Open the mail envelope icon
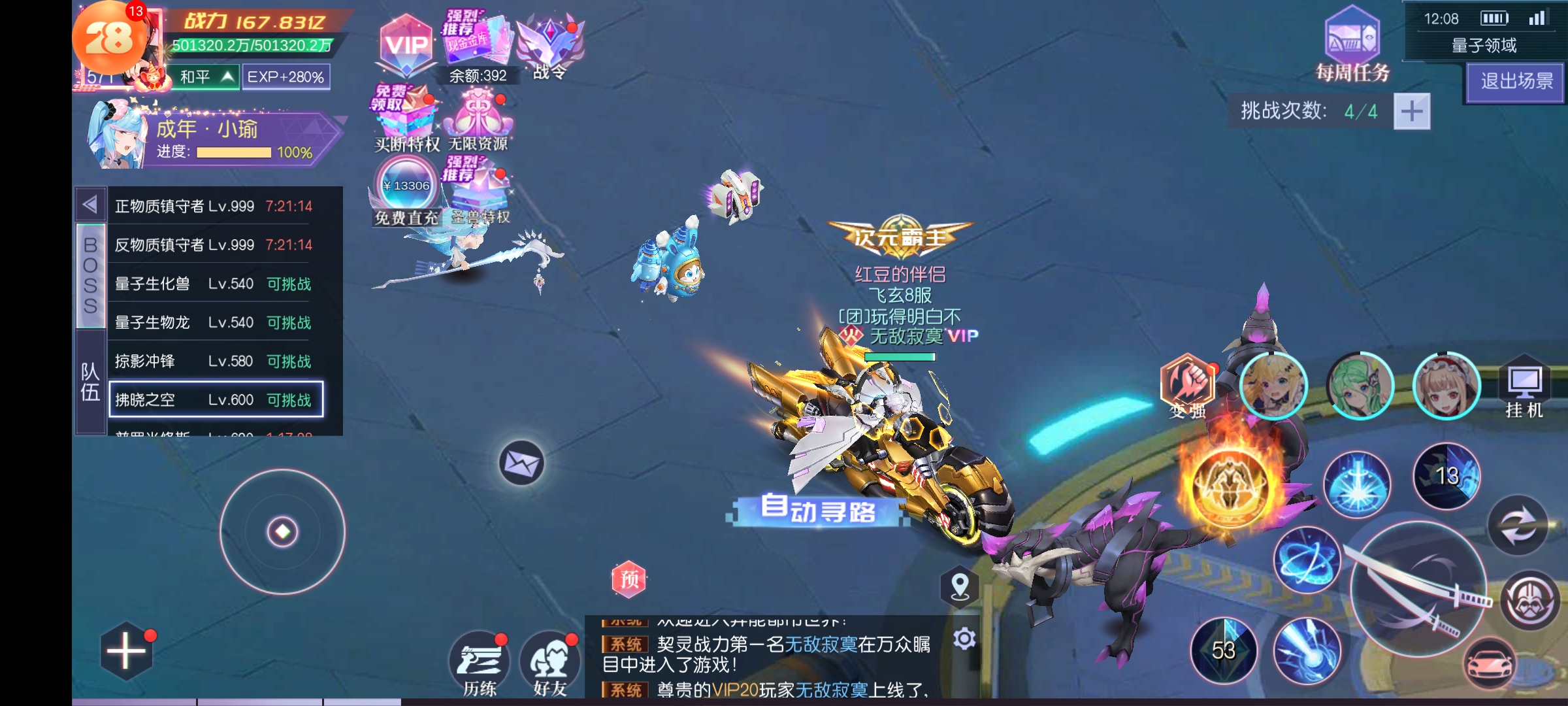1568x706 pixels. click(x=521, y=463)
